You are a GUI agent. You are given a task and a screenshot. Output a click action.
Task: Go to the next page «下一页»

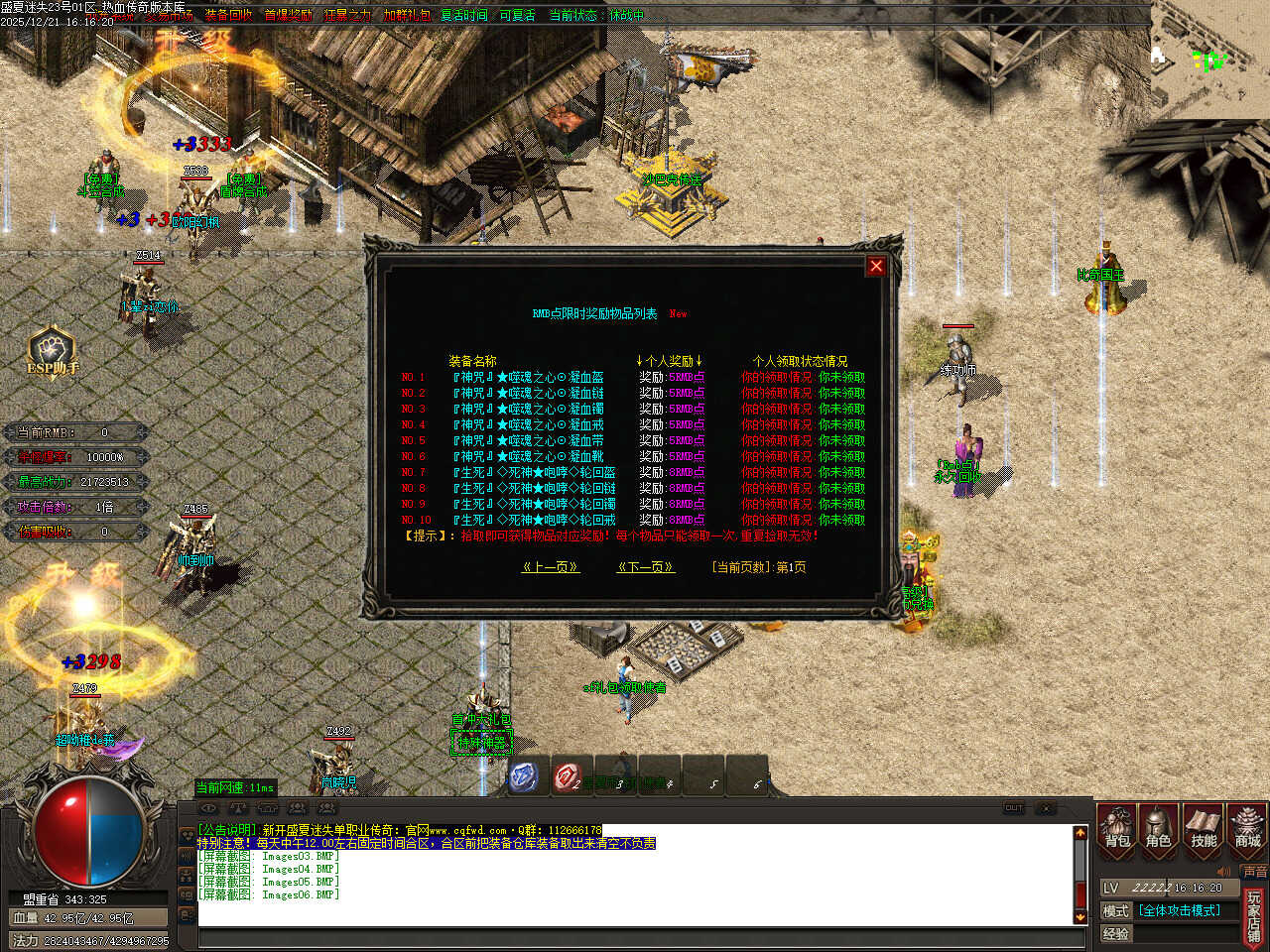click(646, 567)
